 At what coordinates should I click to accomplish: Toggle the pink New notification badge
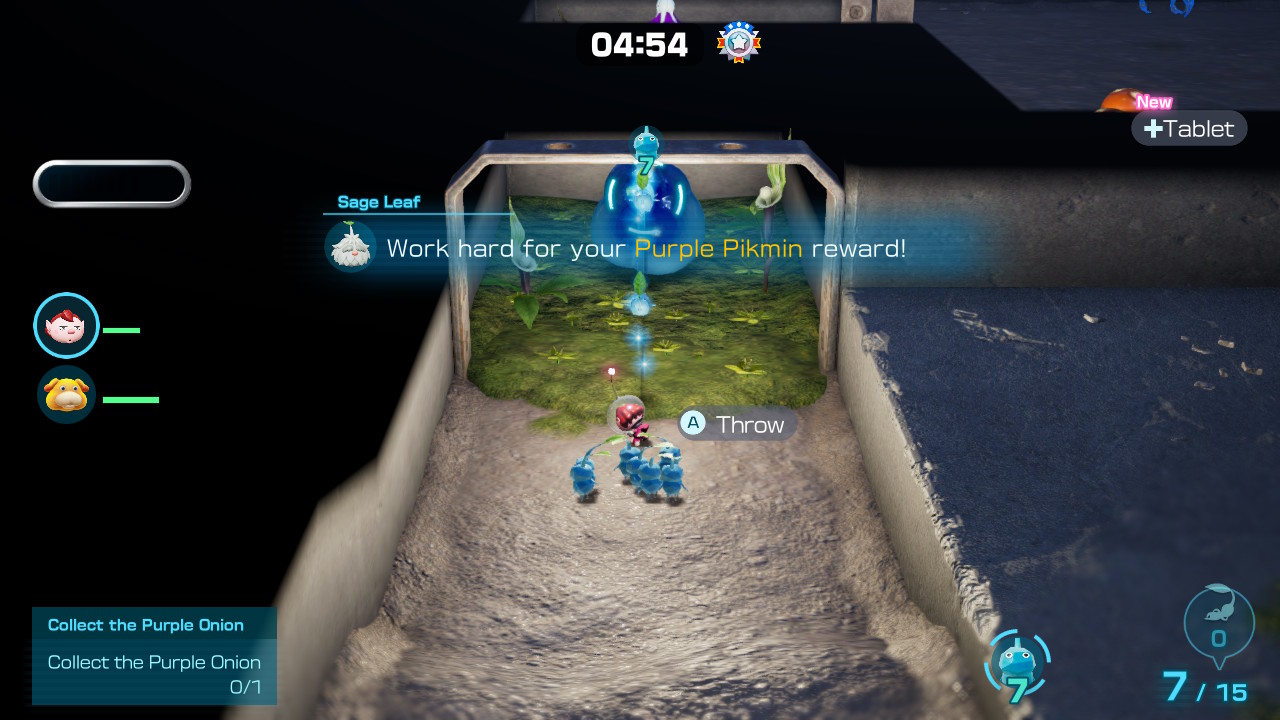click(1154, 101)
